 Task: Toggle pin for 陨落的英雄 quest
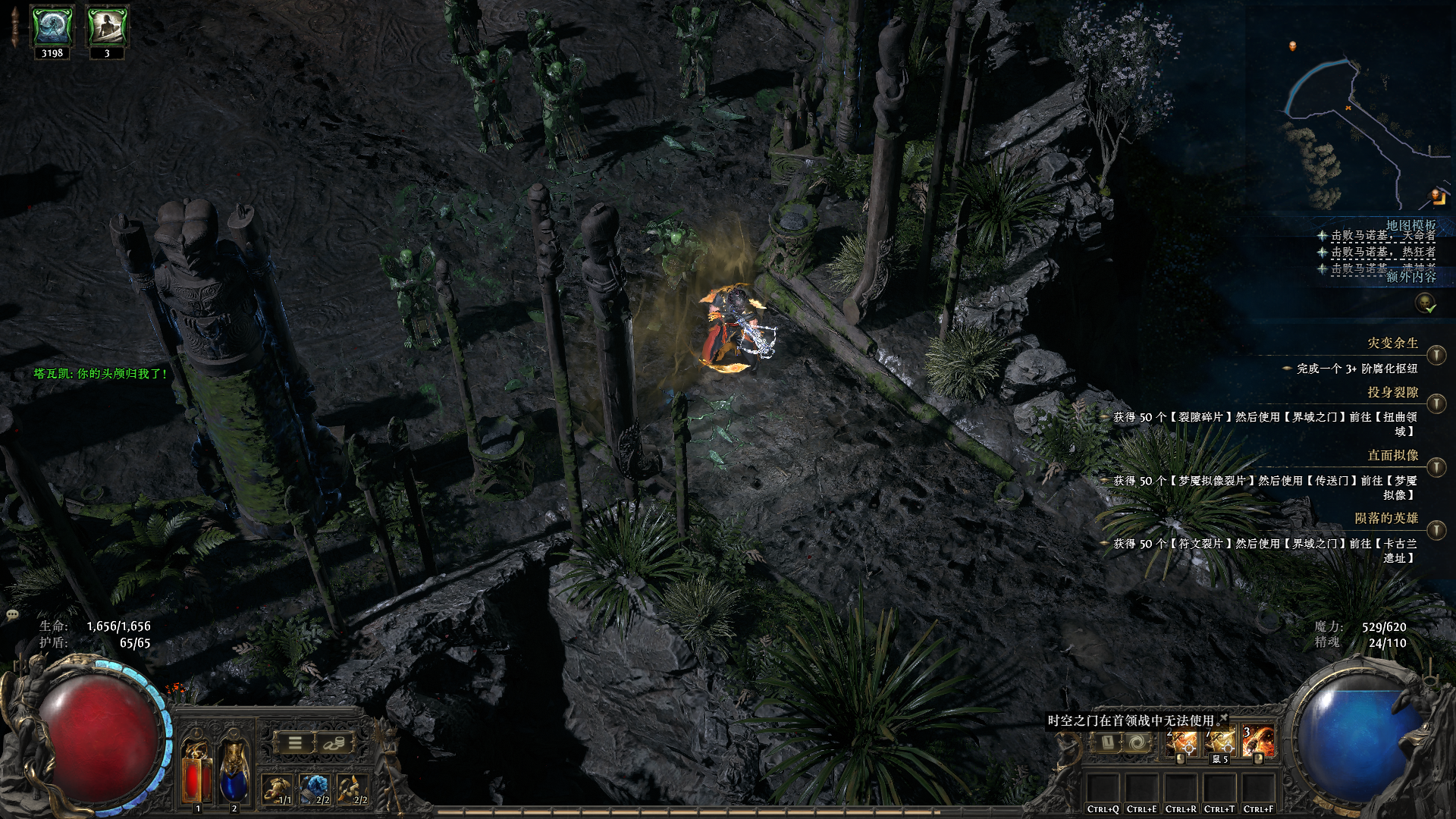click(x=1436, y=529)
